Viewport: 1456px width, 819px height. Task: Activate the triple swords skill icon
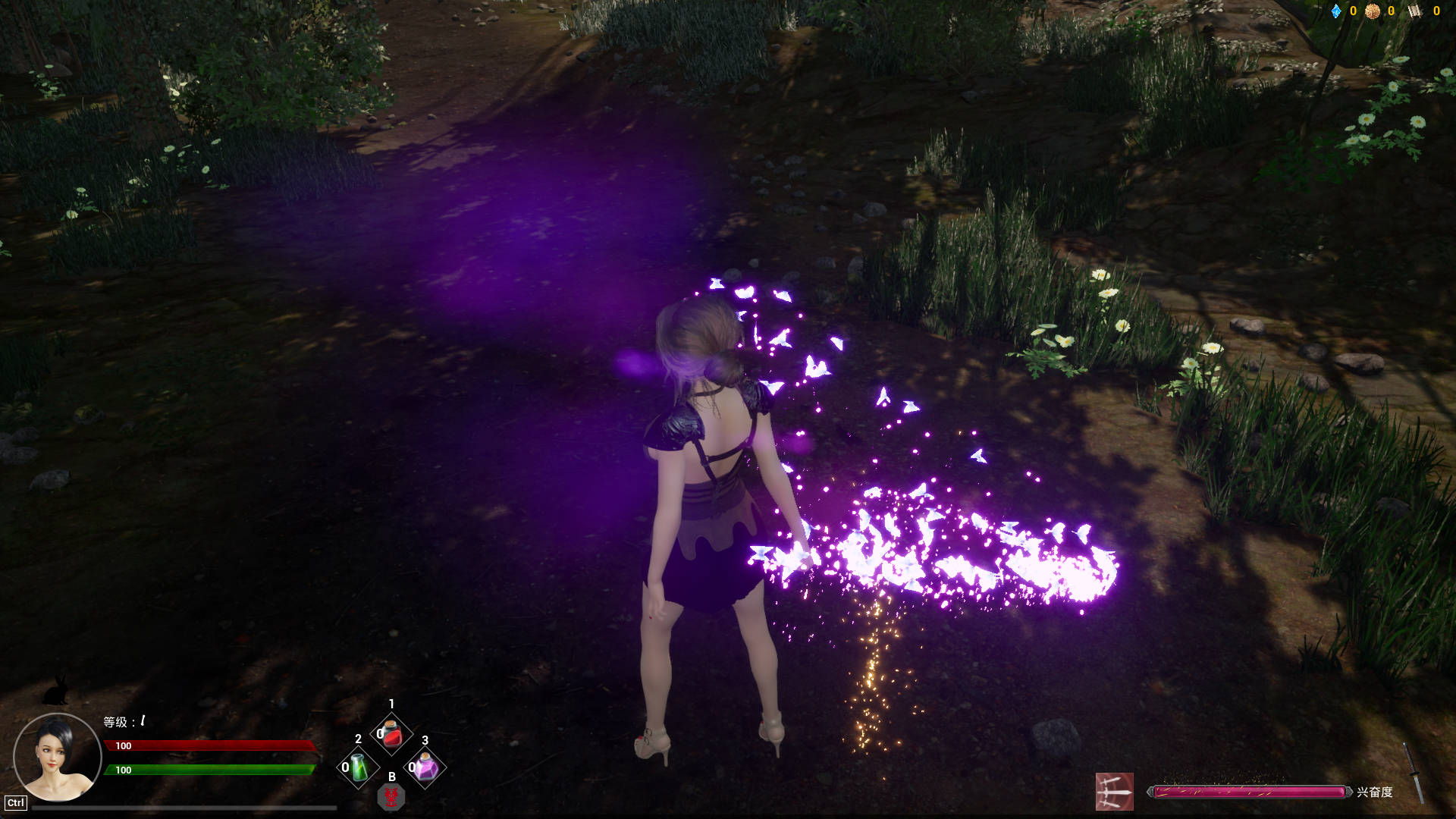pos(1114,792)
